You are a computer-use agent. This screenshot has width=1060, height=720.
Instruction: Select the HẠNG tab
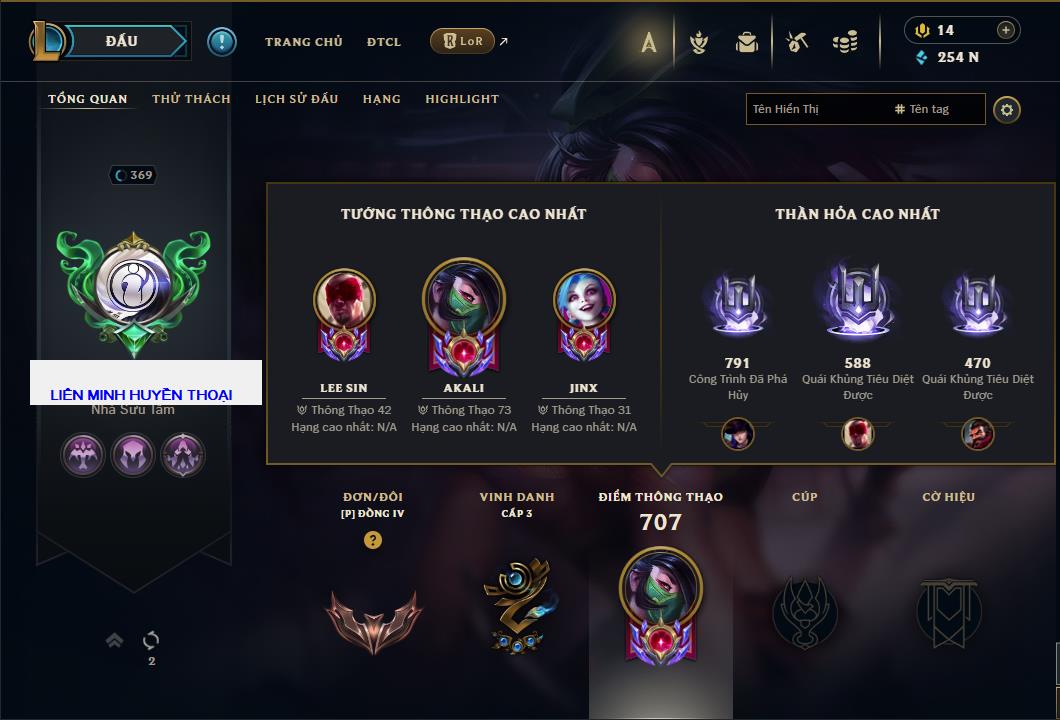381,99
